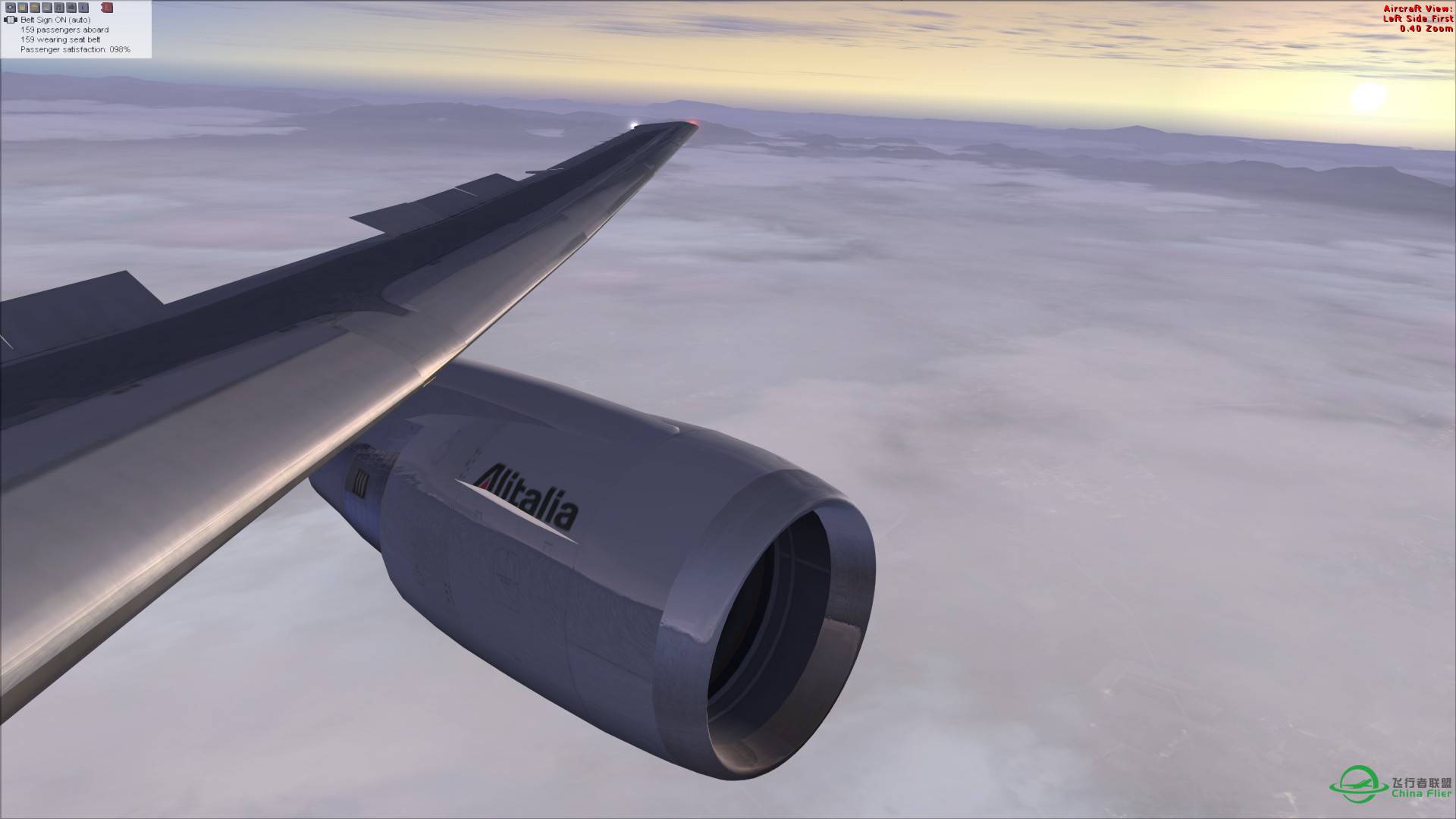Click the red logbook icon near the toolbar

(107, 8)
